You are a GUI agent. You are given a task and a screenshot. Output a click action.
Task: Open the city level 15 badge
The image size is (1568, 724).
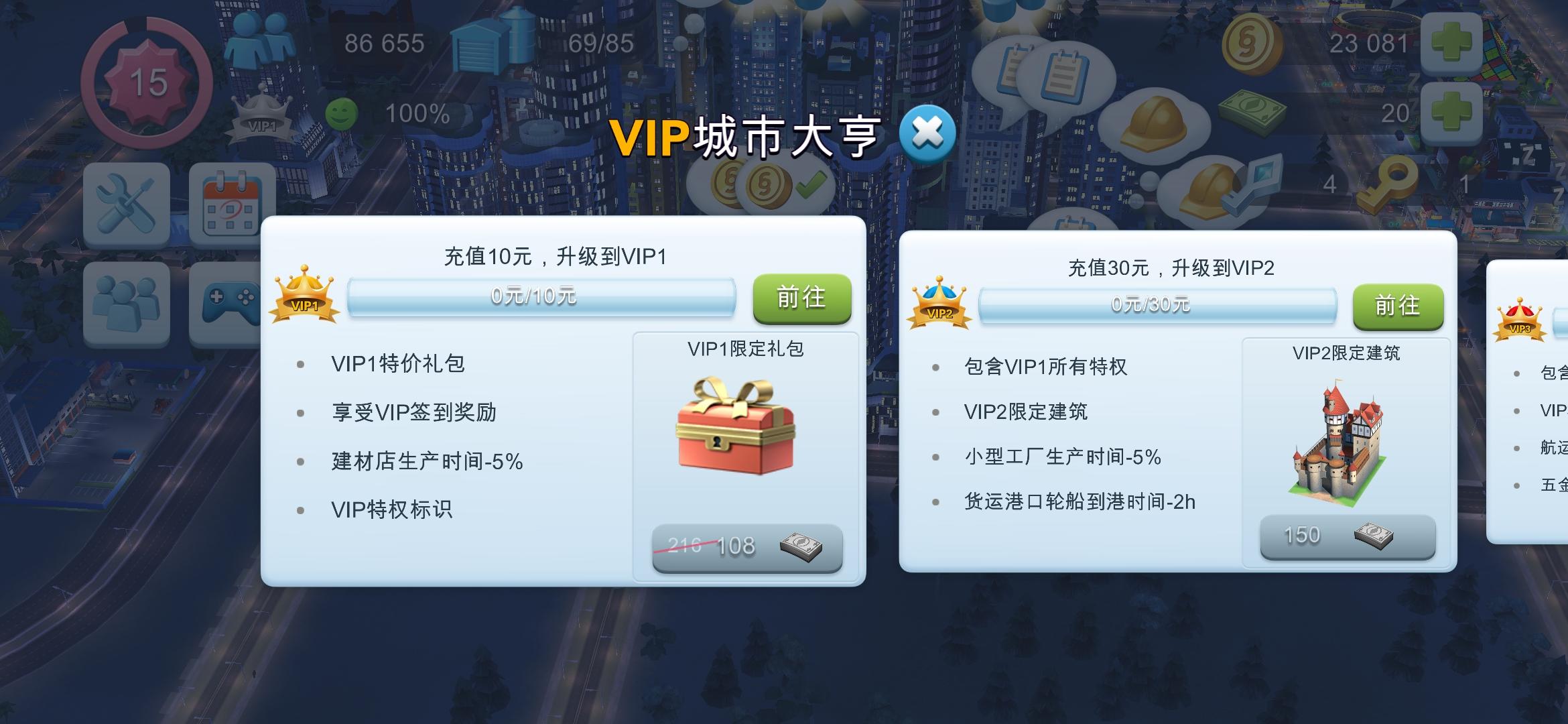[x=146, y=82]
